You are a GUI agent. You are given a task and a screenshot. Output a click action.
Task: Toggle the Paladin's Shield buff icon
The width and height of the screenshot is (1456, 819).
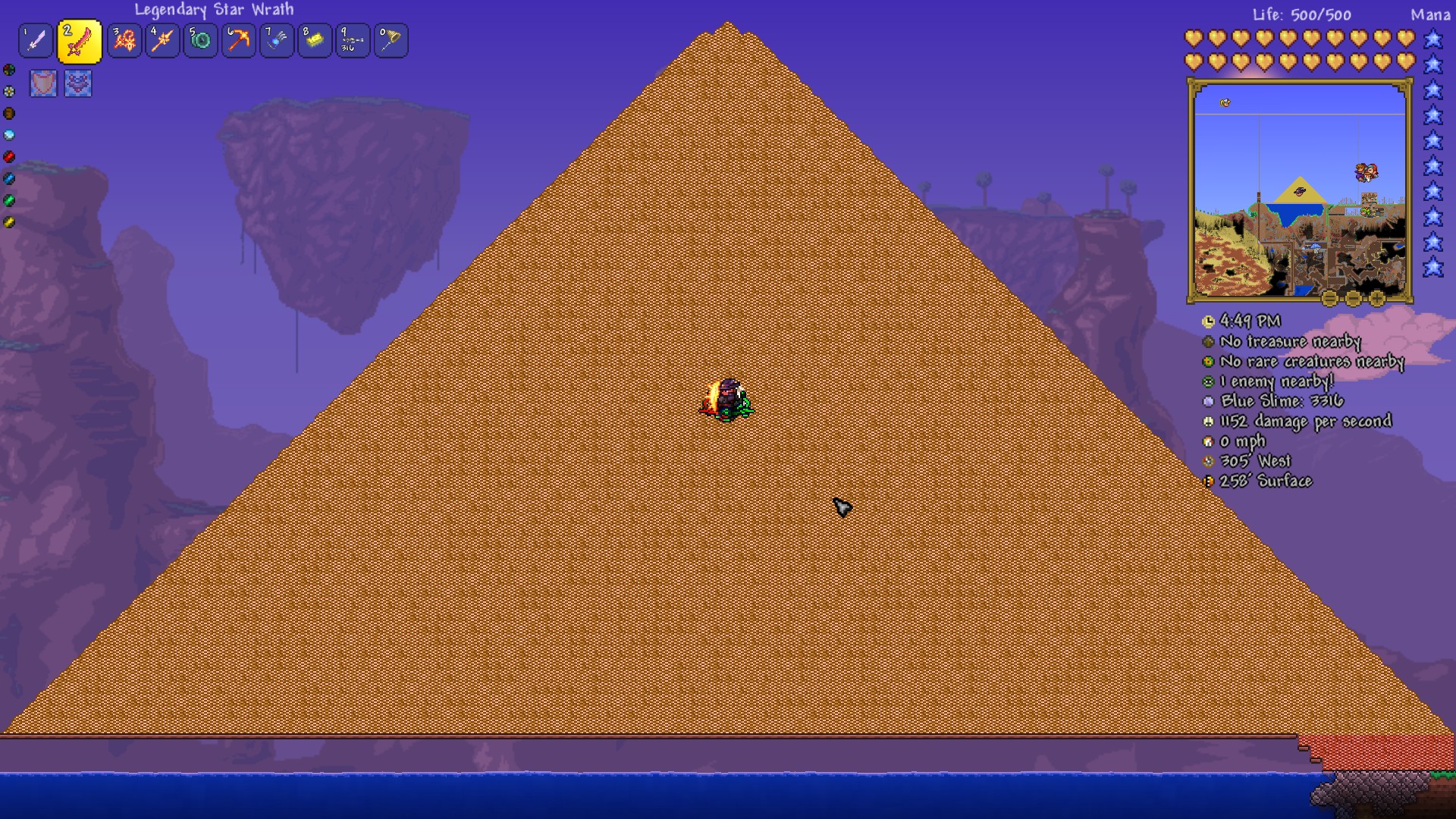point(42,83)
